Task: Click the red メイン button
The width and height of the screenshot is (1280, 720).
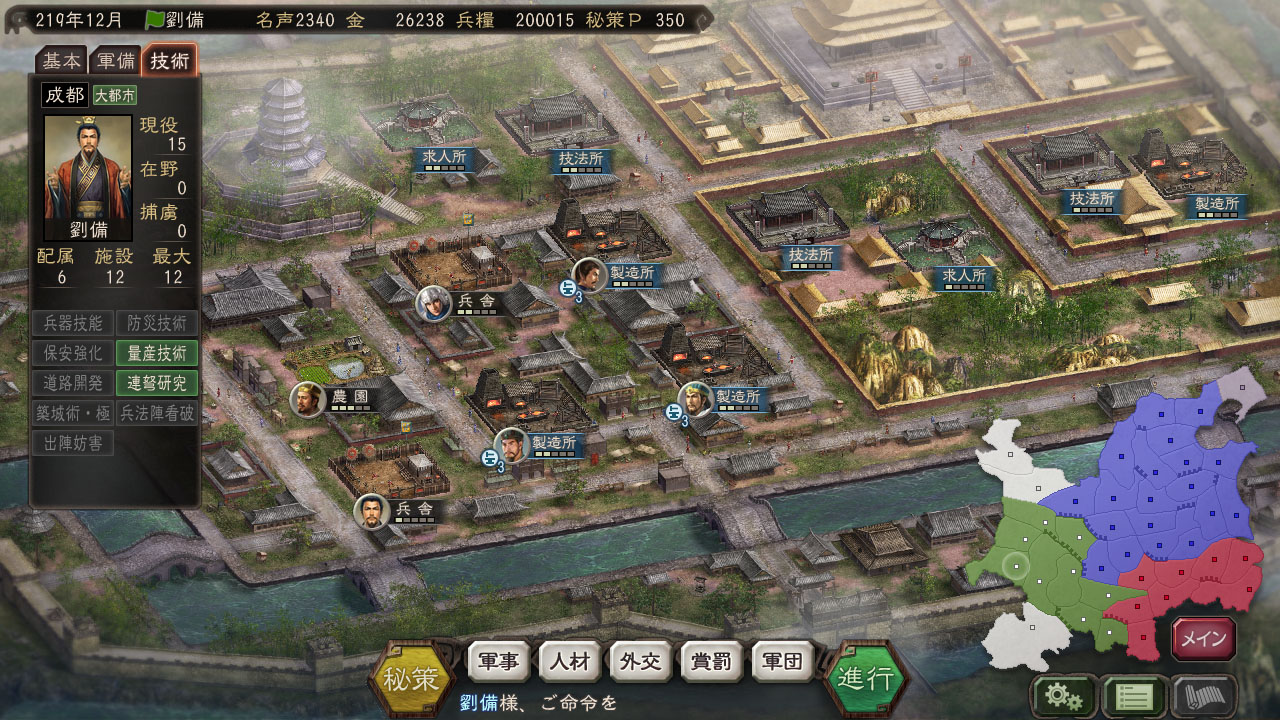Action: [x=1204, y=639]
